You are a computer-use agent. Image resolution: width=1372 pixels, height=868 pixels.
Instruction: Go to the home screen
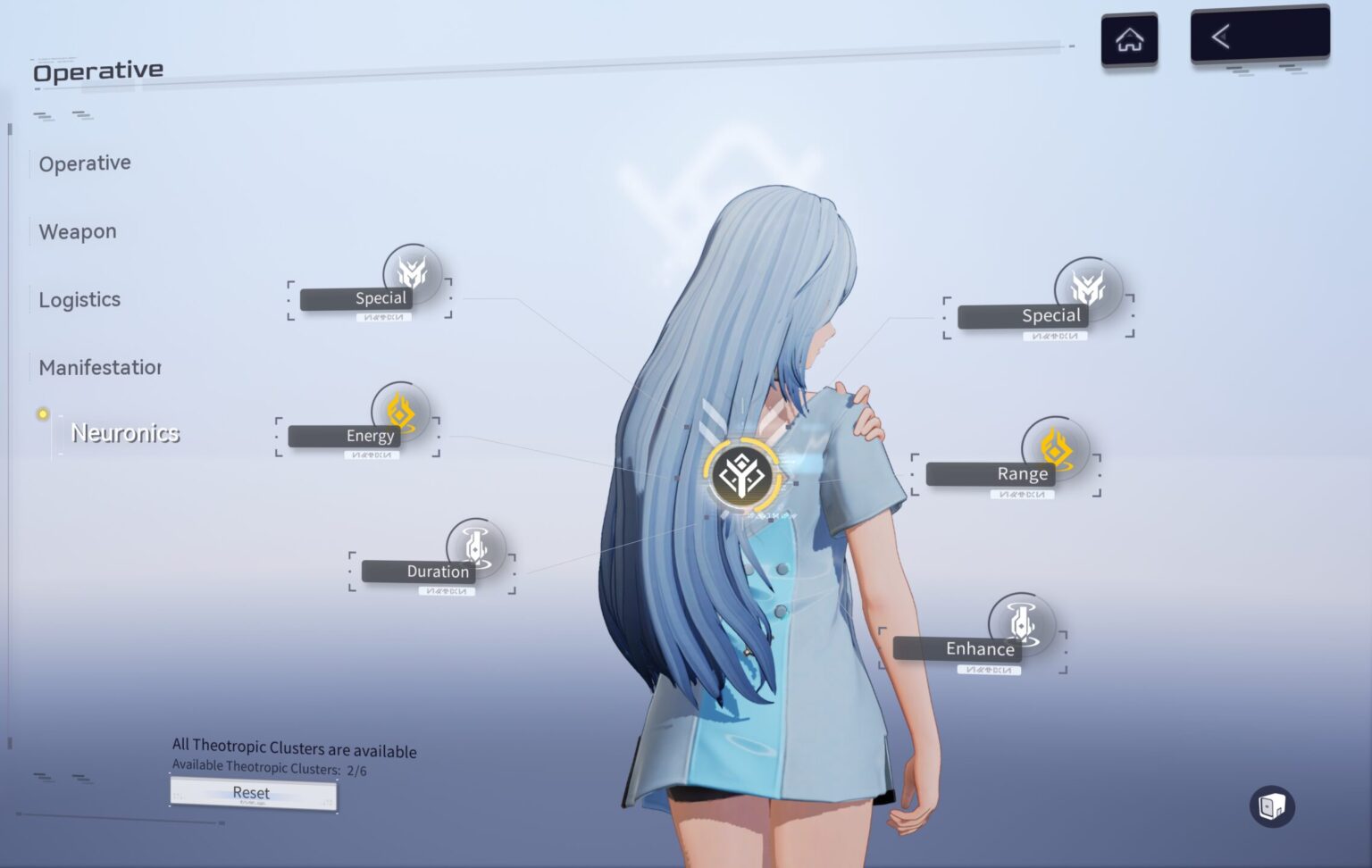point(1129,39)
